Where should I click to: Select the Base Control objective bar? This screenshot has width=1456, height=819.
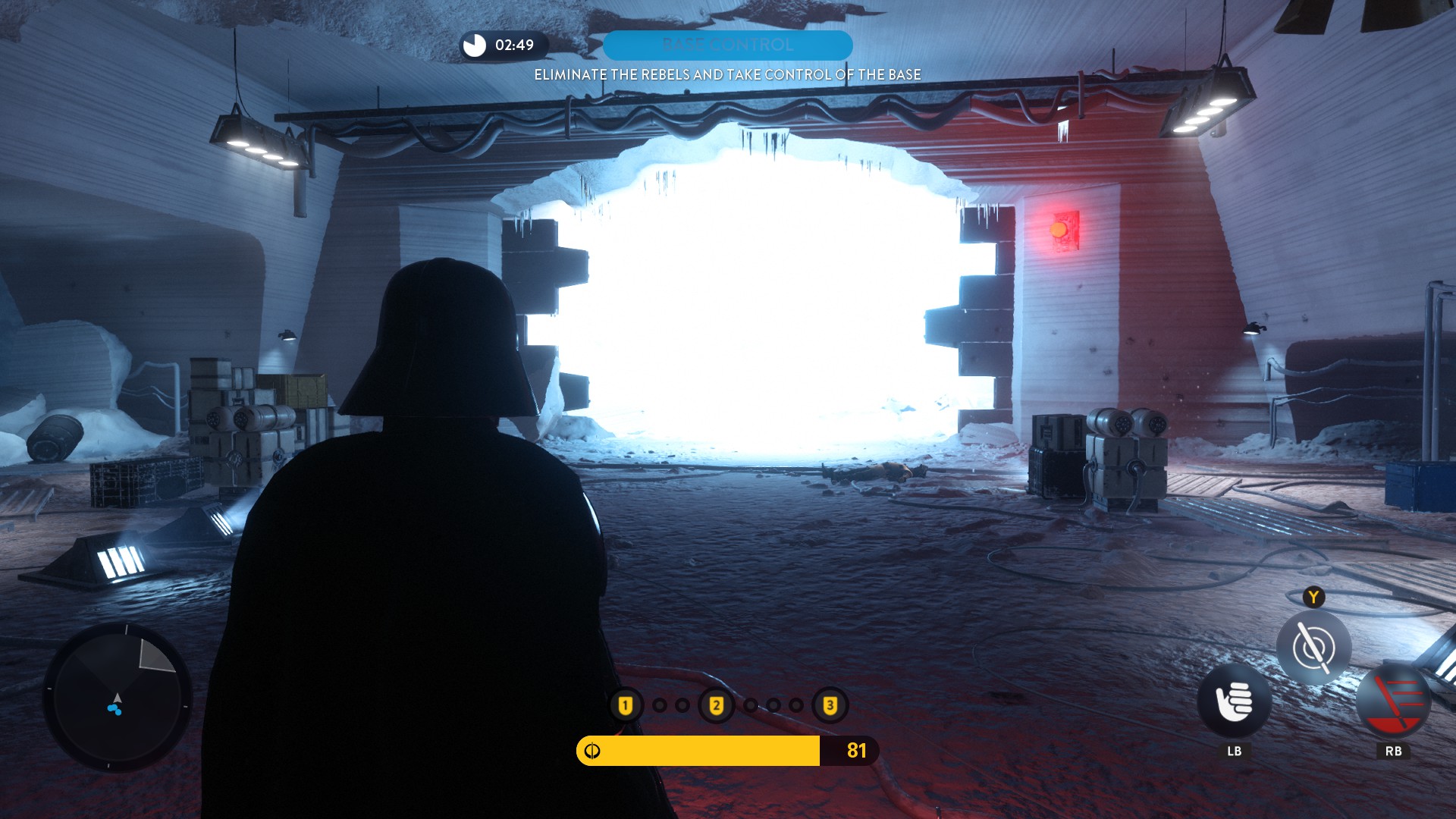click(x=727, y=45)
